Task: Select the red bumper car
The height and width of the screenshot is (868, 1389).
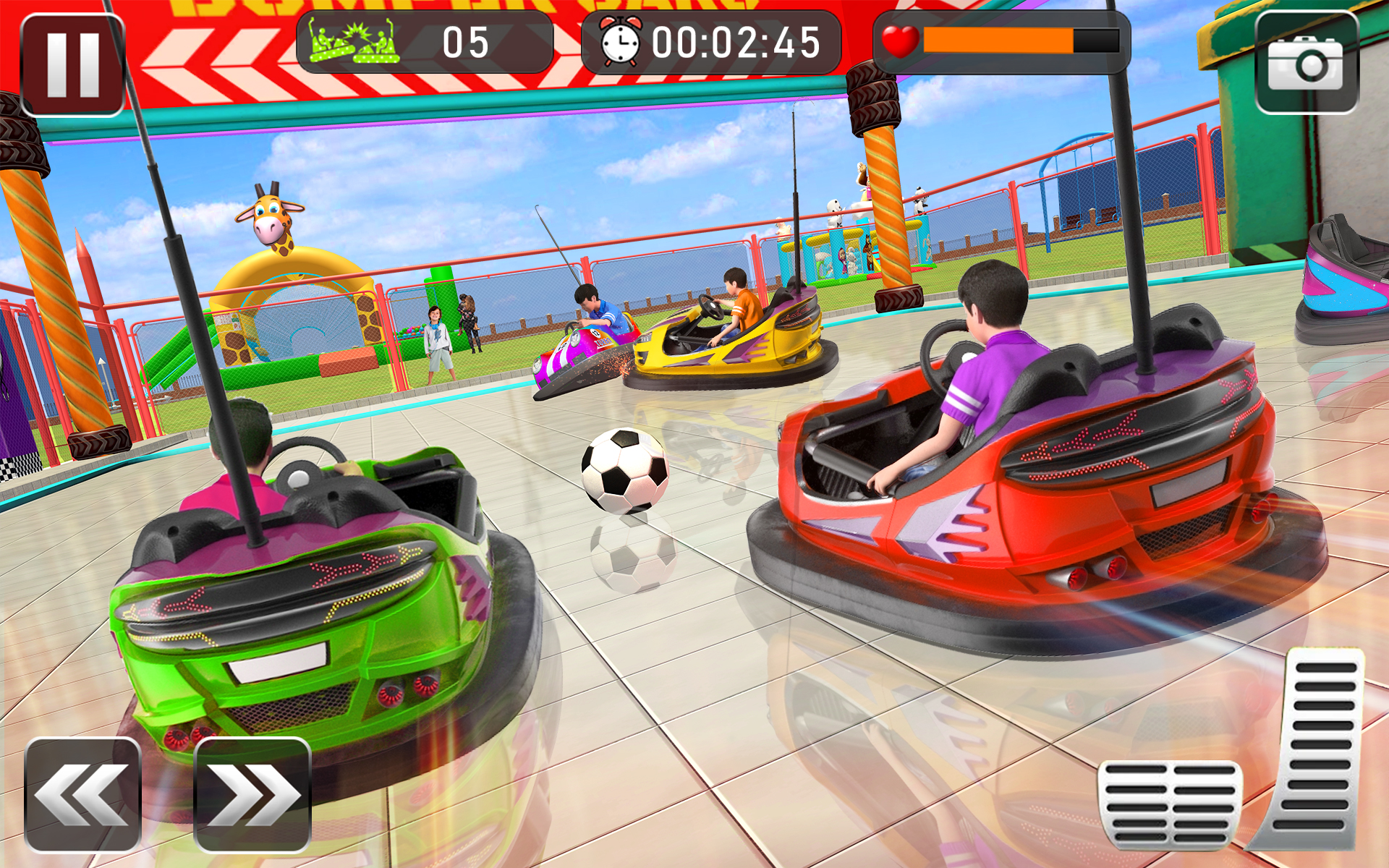Action: coord(1049,521)
